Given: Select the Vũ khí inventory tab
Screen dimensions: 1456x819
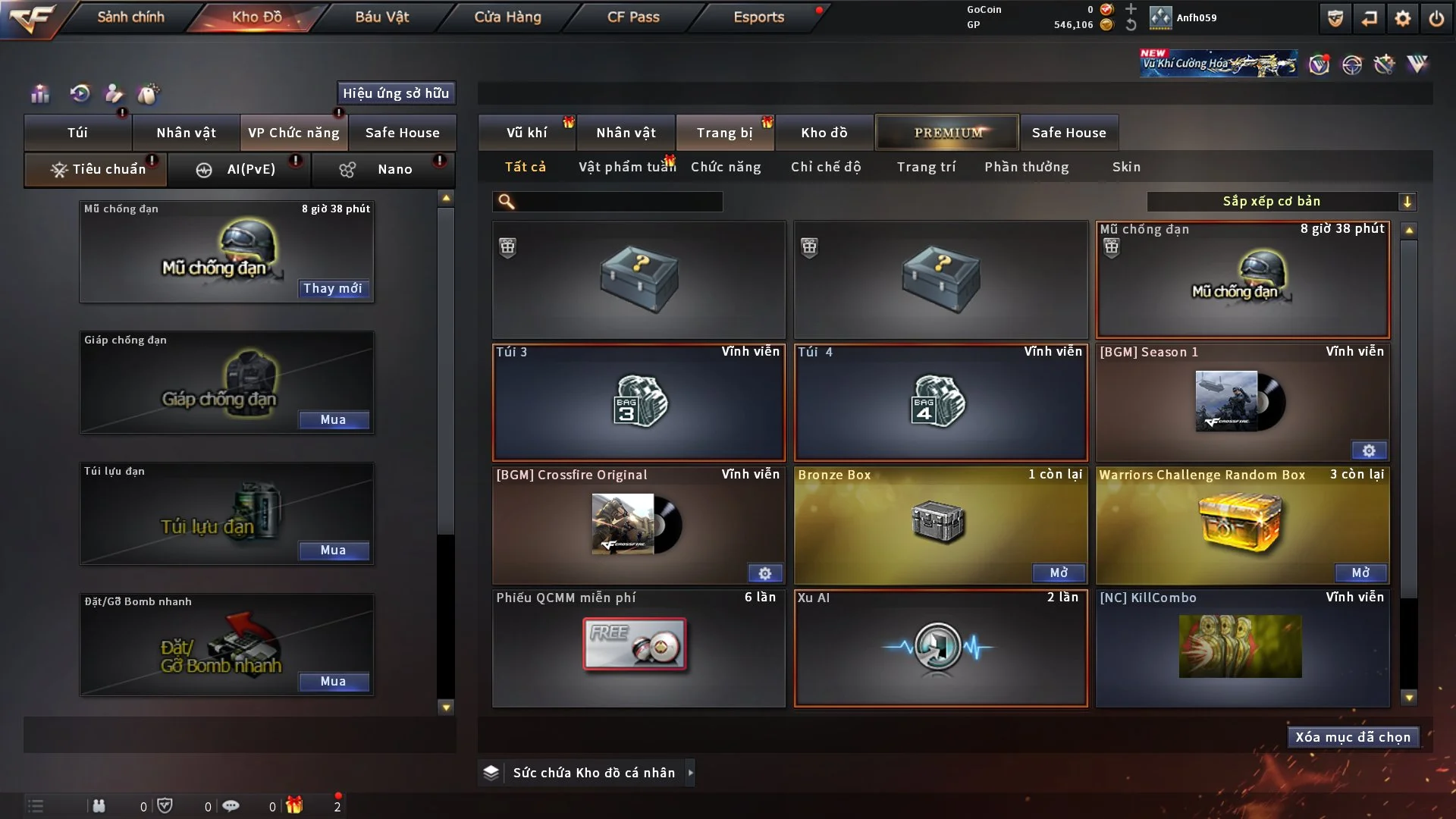Looking at the screenshot, I should (526, 133).
